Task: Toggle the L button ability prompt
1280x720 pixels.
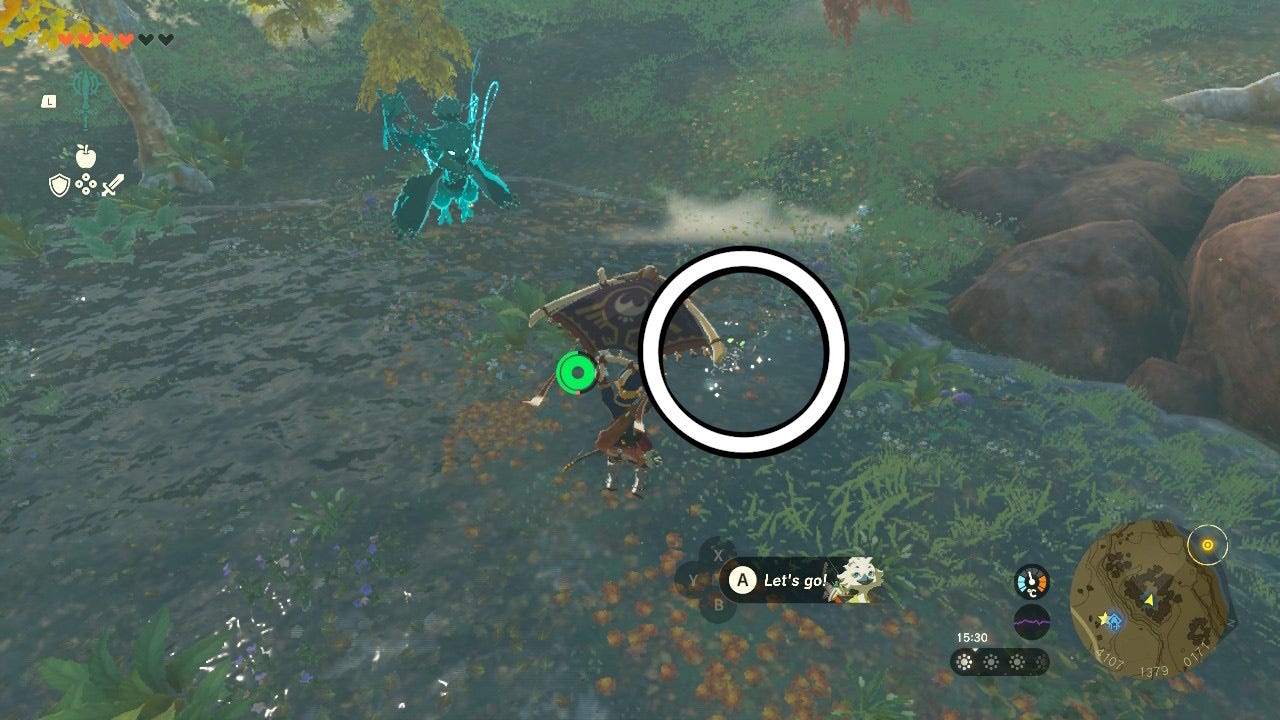Action: coord(48,100)
